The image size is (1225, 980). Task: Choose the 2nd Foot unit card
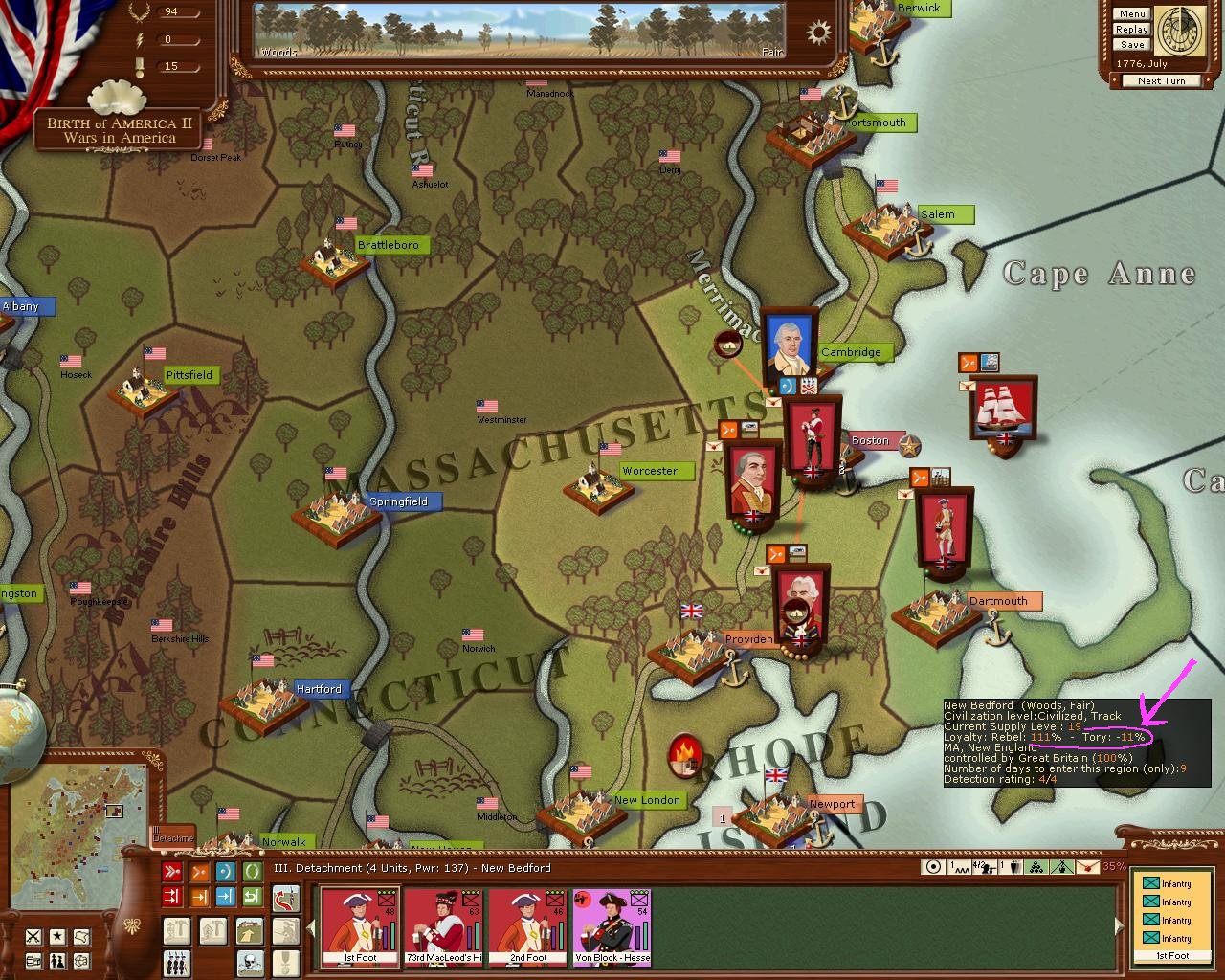(528, 926)
